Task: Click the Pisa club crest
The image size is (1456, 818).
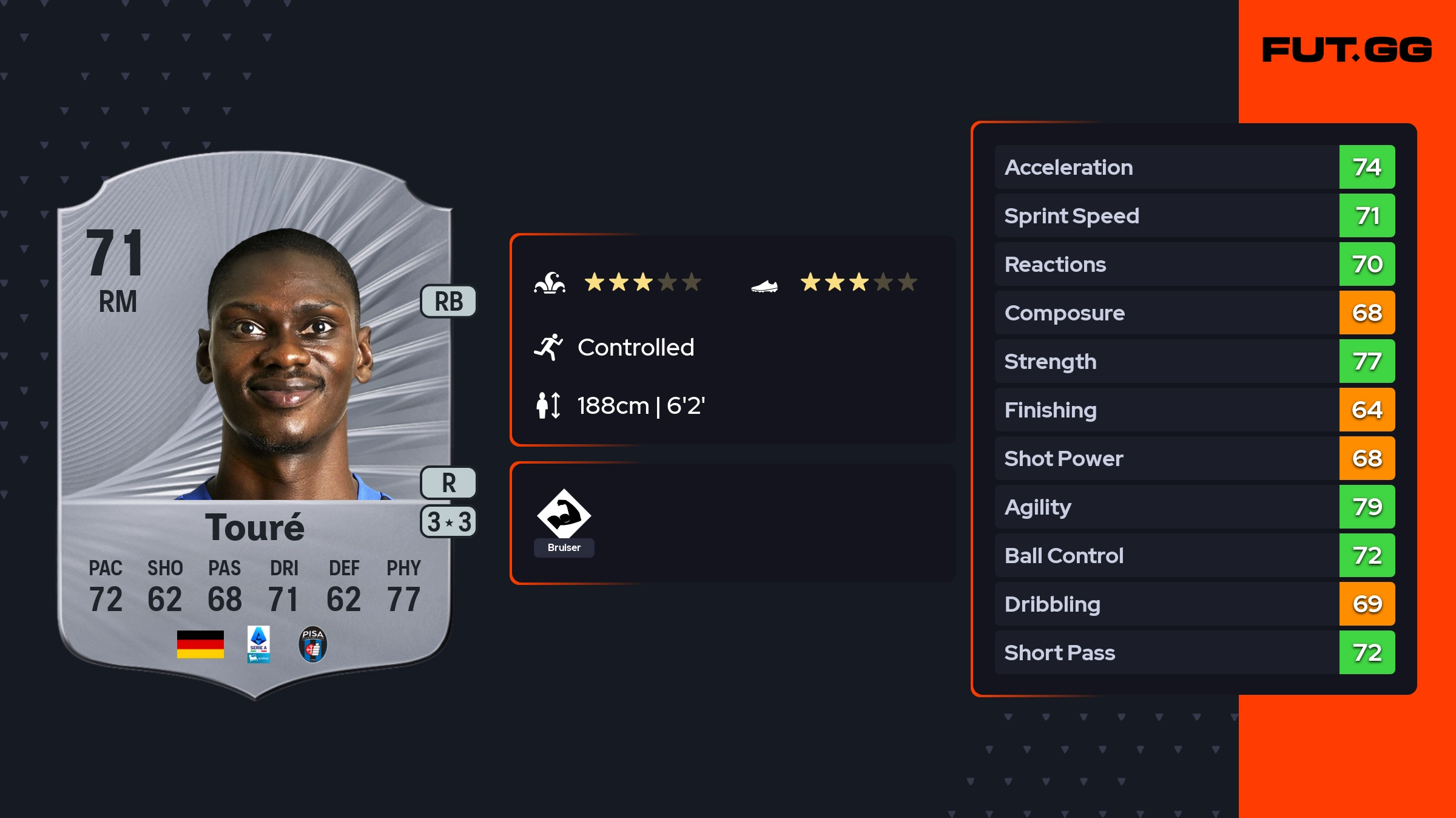Action: tap(313, 644)
